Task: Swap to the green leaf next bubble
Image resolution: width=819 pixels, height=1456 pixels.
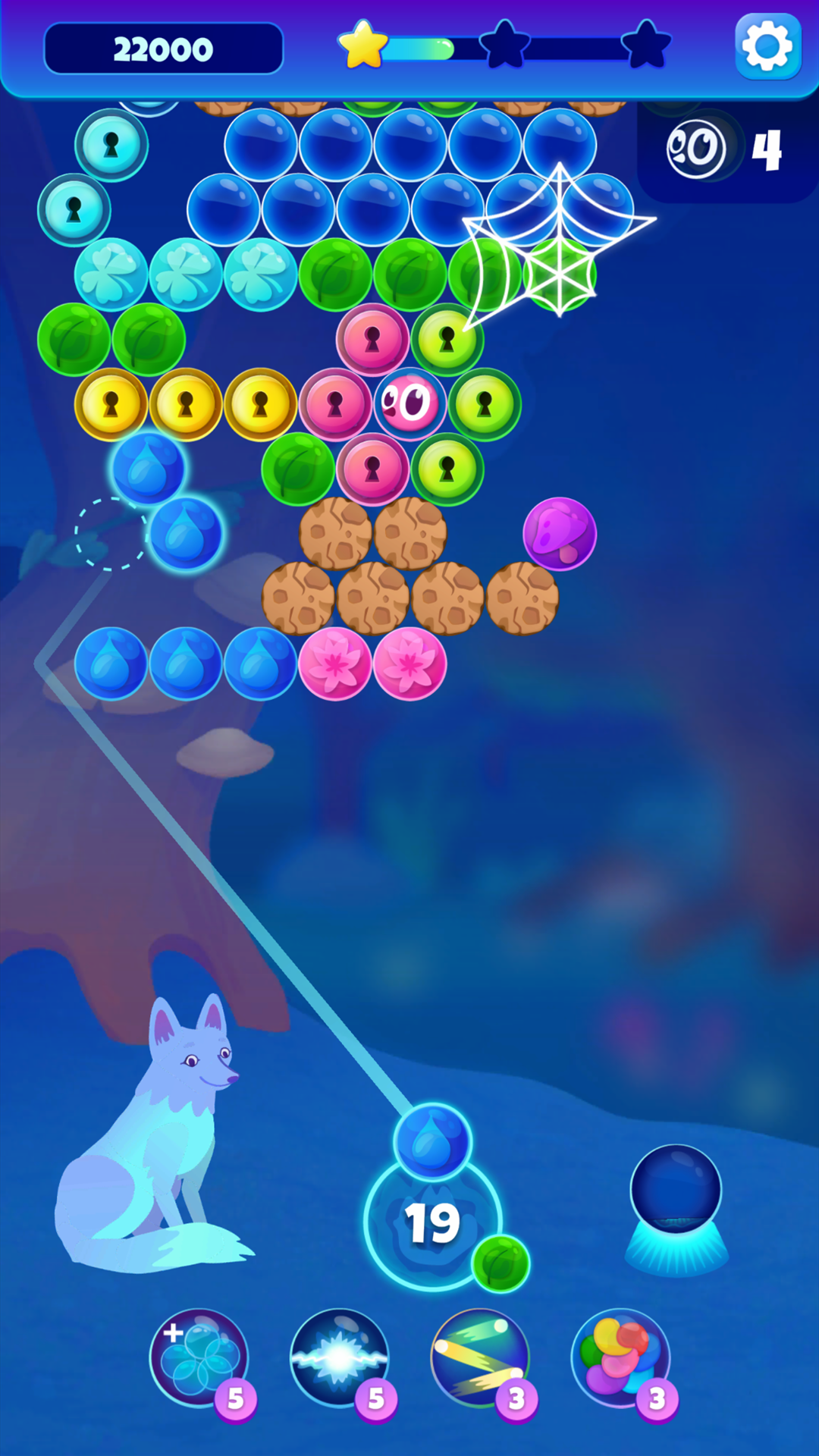Action: (500, 1263)
